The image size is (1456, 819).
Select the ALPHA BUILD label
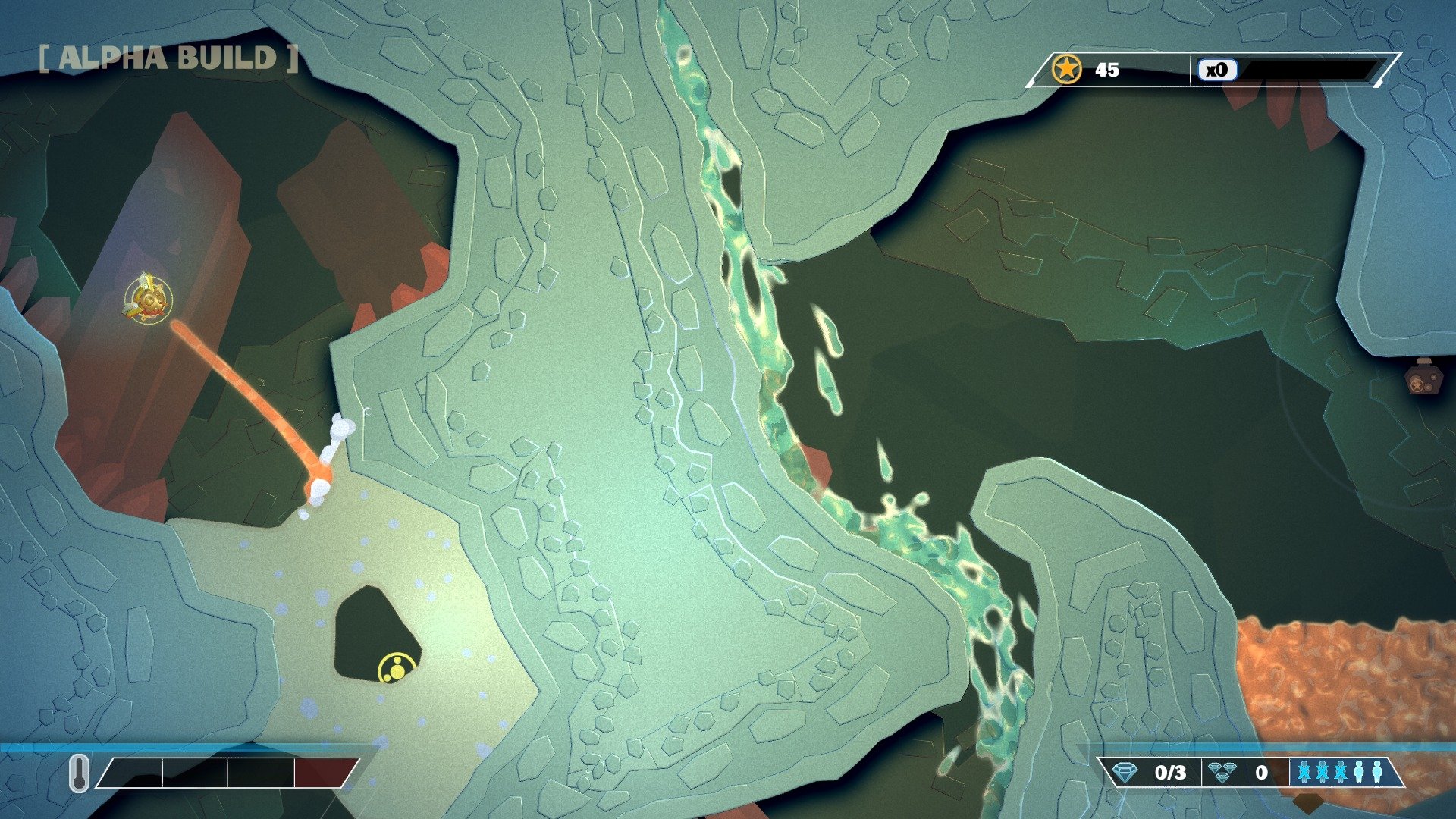[x=163, y=55]
